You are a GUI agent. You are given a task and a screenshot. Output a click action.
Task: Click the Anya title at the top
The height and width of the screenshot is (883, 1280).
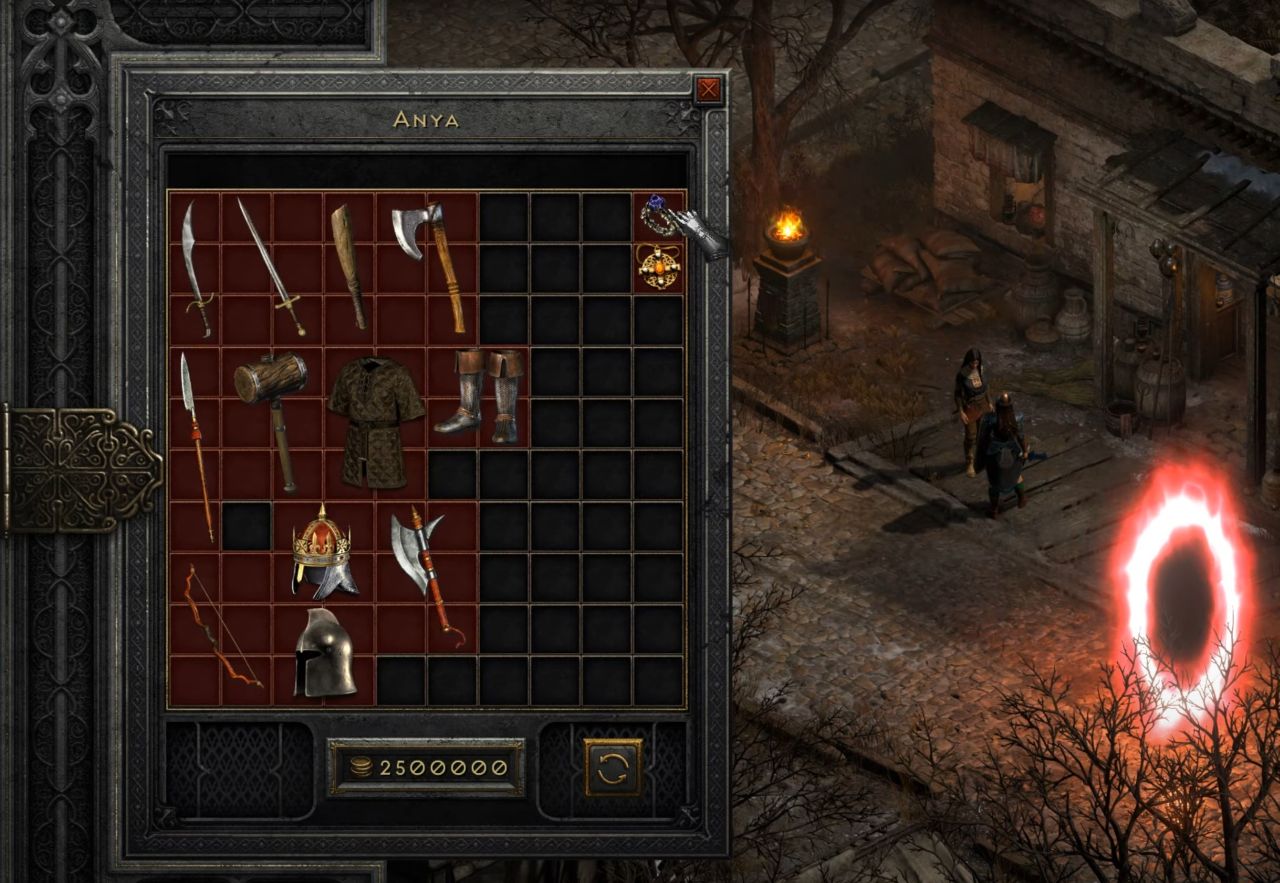(424, 119)
